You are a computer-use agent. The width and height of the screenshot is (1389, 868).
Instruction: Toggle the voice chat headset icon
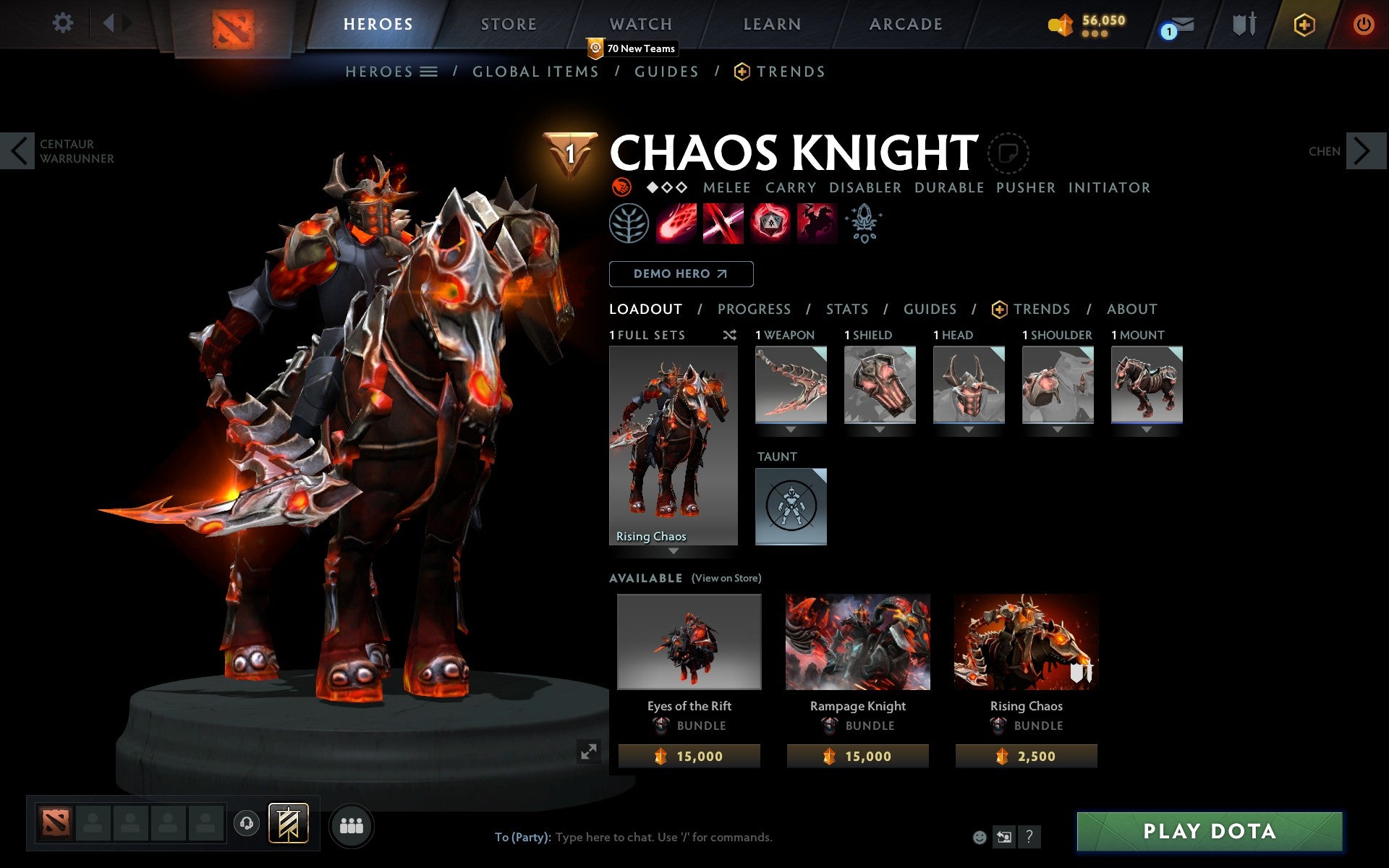point(246,823)
